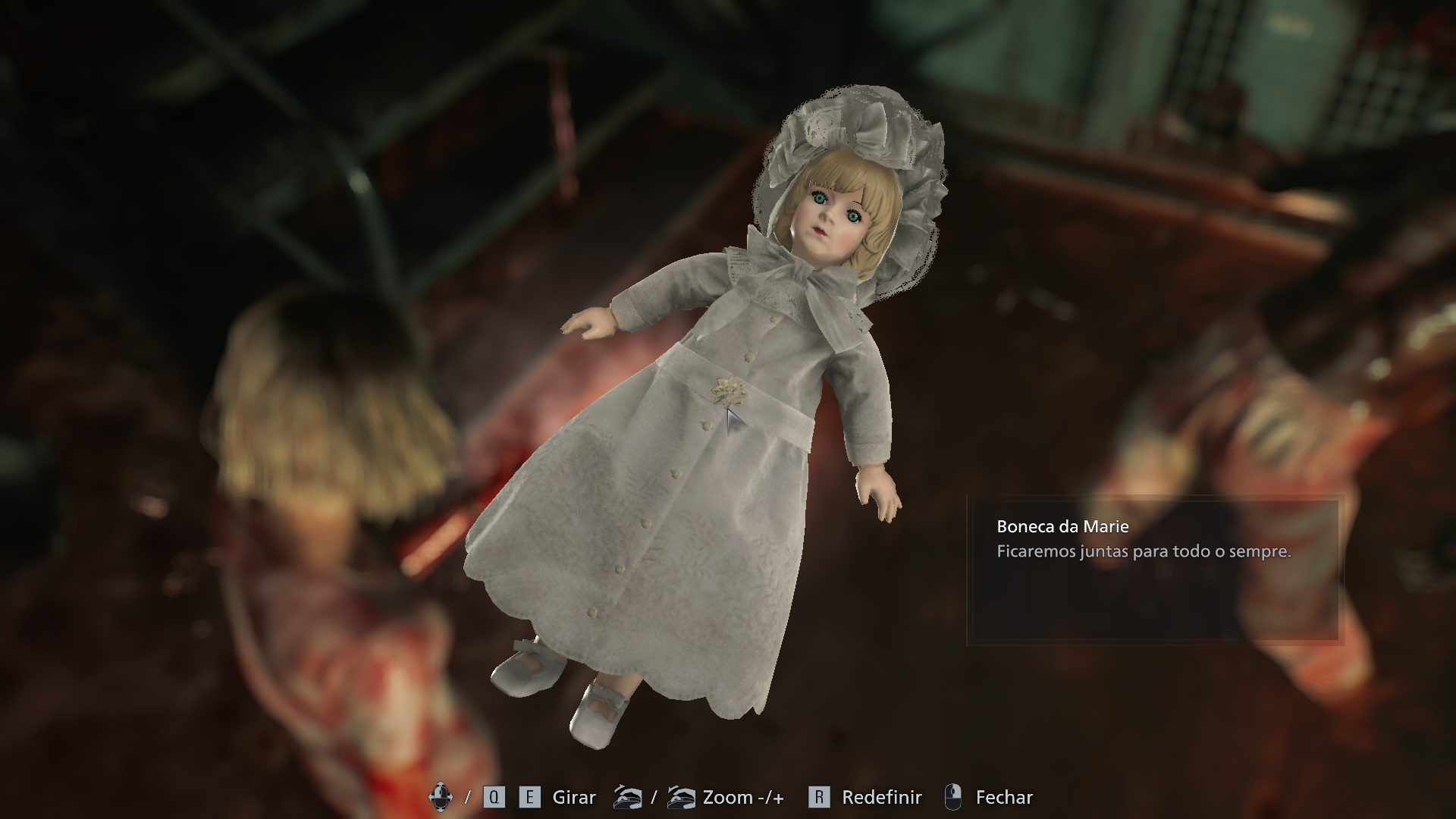Select the Girar rotate control
Image resolution: width=1456 pixels, height=819 pixels.
tap(573, 797)
